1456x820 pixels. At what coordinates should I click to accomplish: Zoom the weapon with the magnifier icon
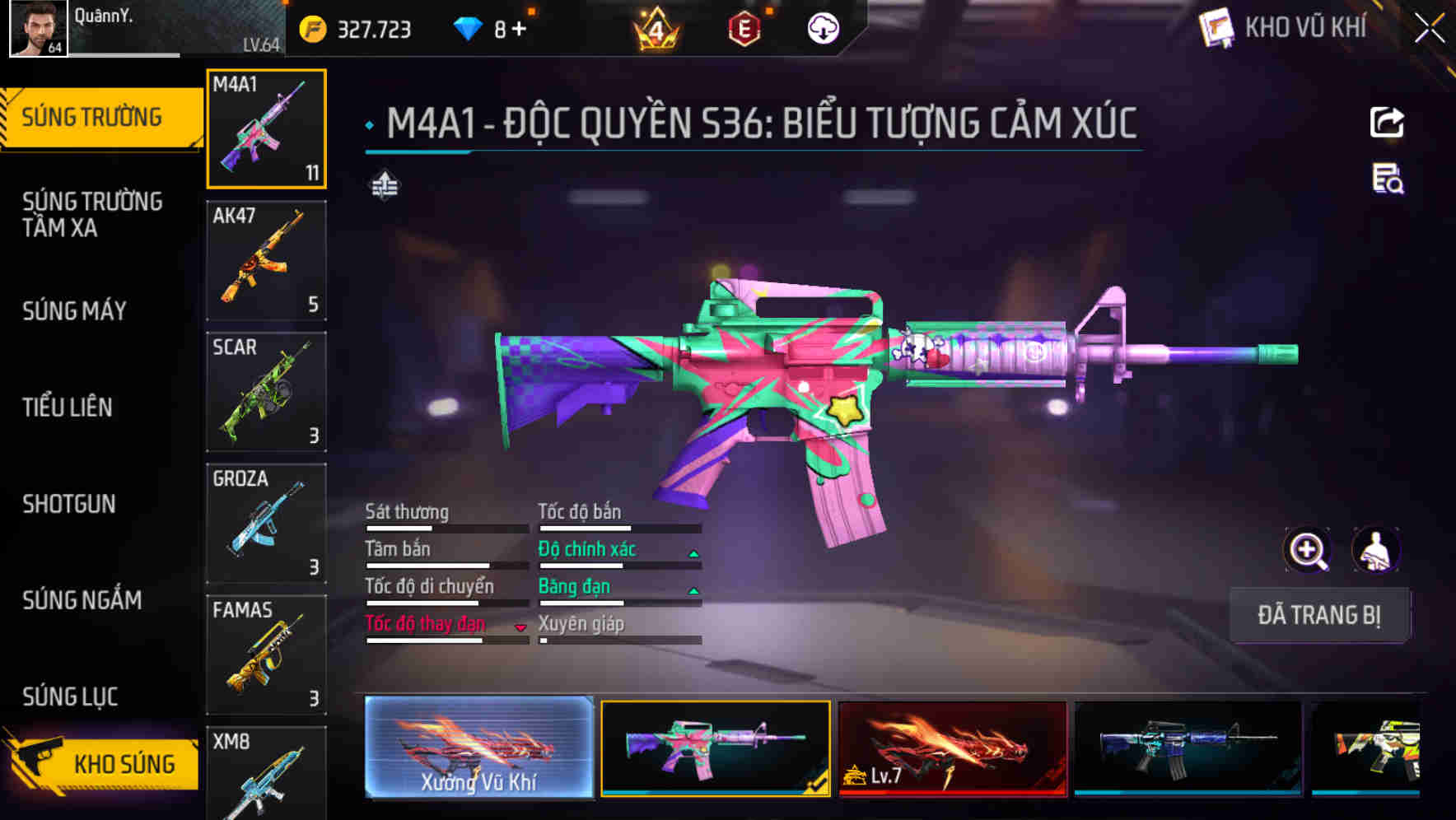(x=1306, y=550)
